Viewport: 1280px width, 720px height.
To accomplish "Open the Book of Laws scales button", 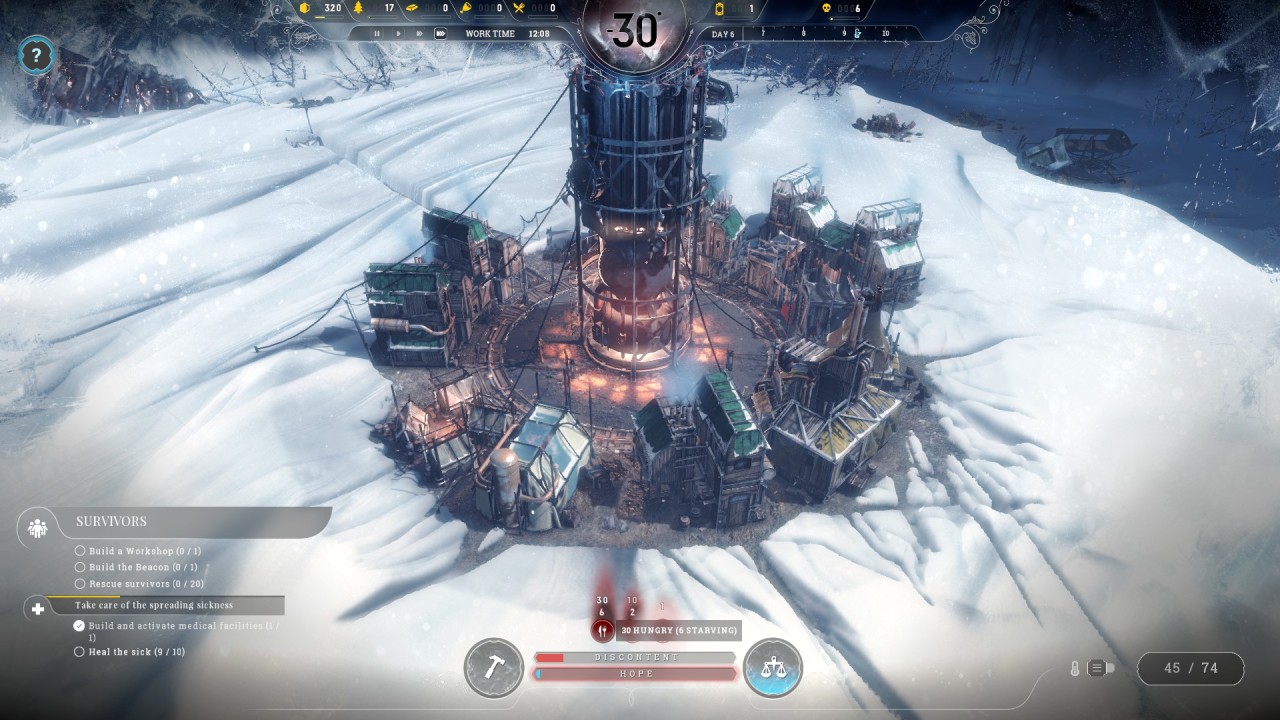I will pos(773,667).
